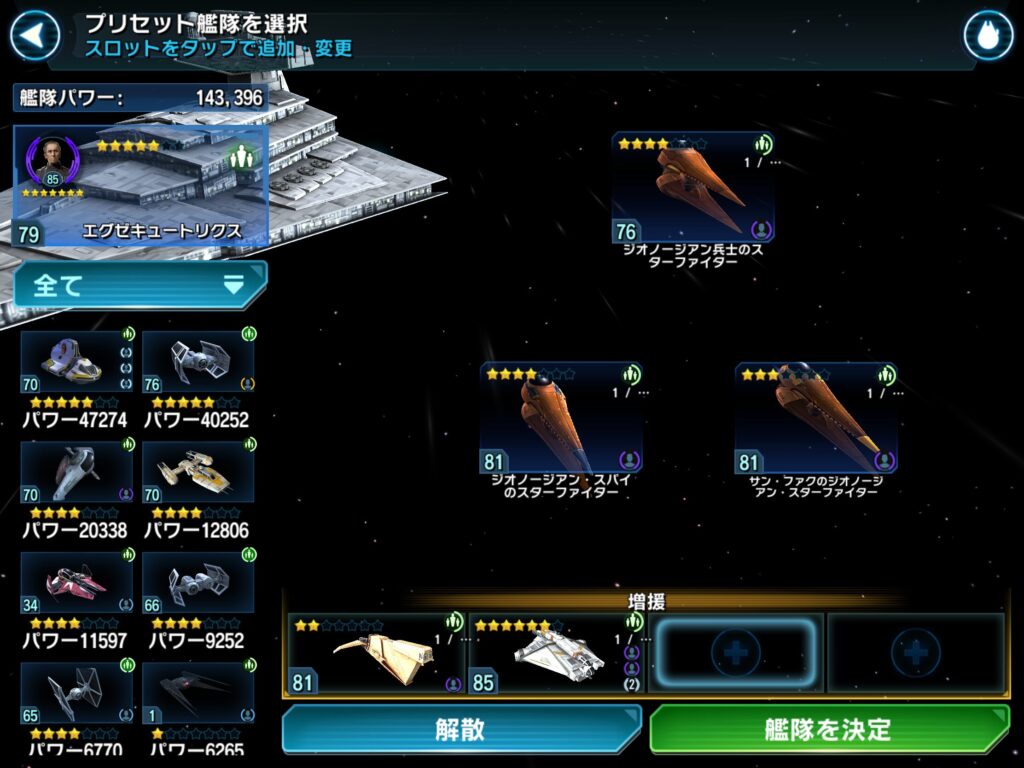The width and height of the screenshot is (1024, 768).
Task: Disband the fleet with 解散
Action: coord(461,729)
